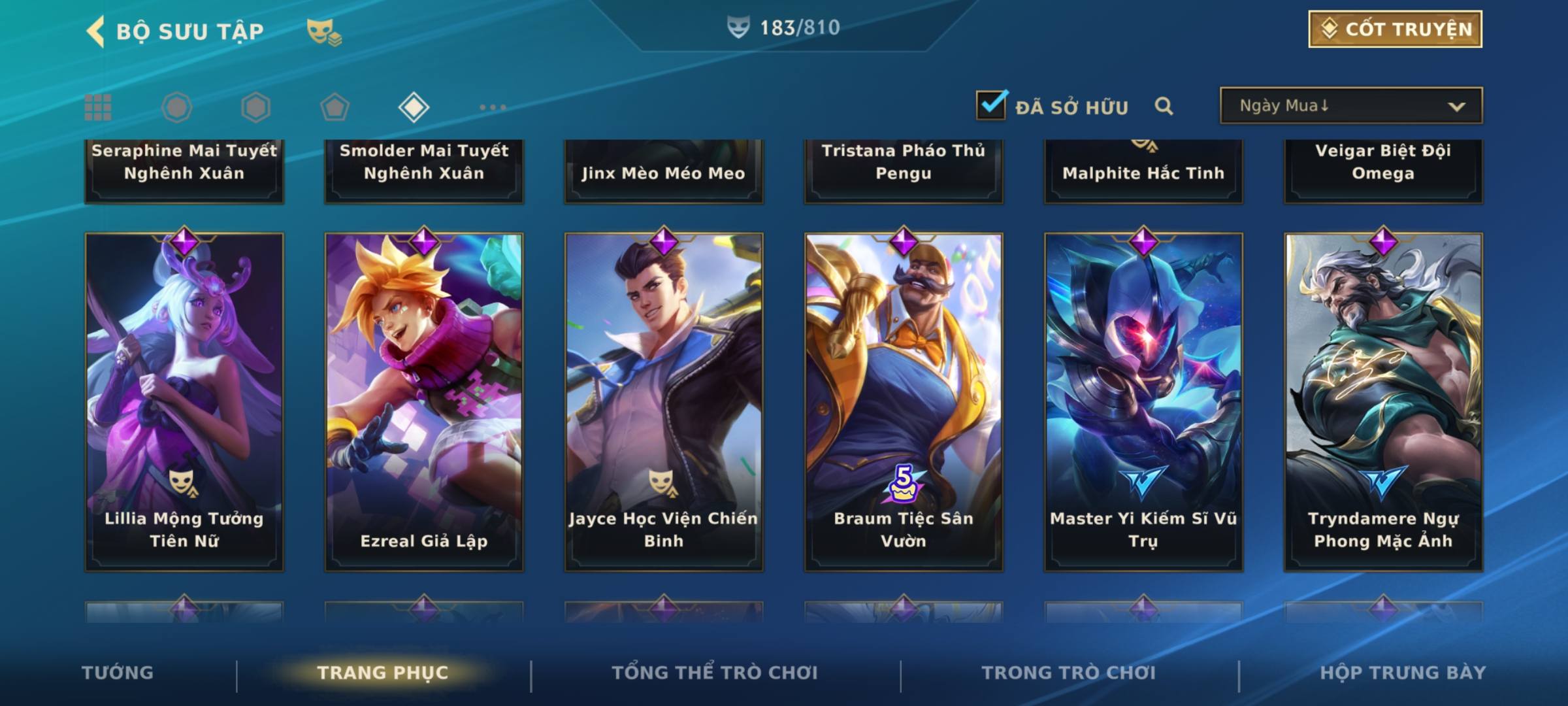Switch to Tổng Thể Trò Chơi tab

[715, 673]
